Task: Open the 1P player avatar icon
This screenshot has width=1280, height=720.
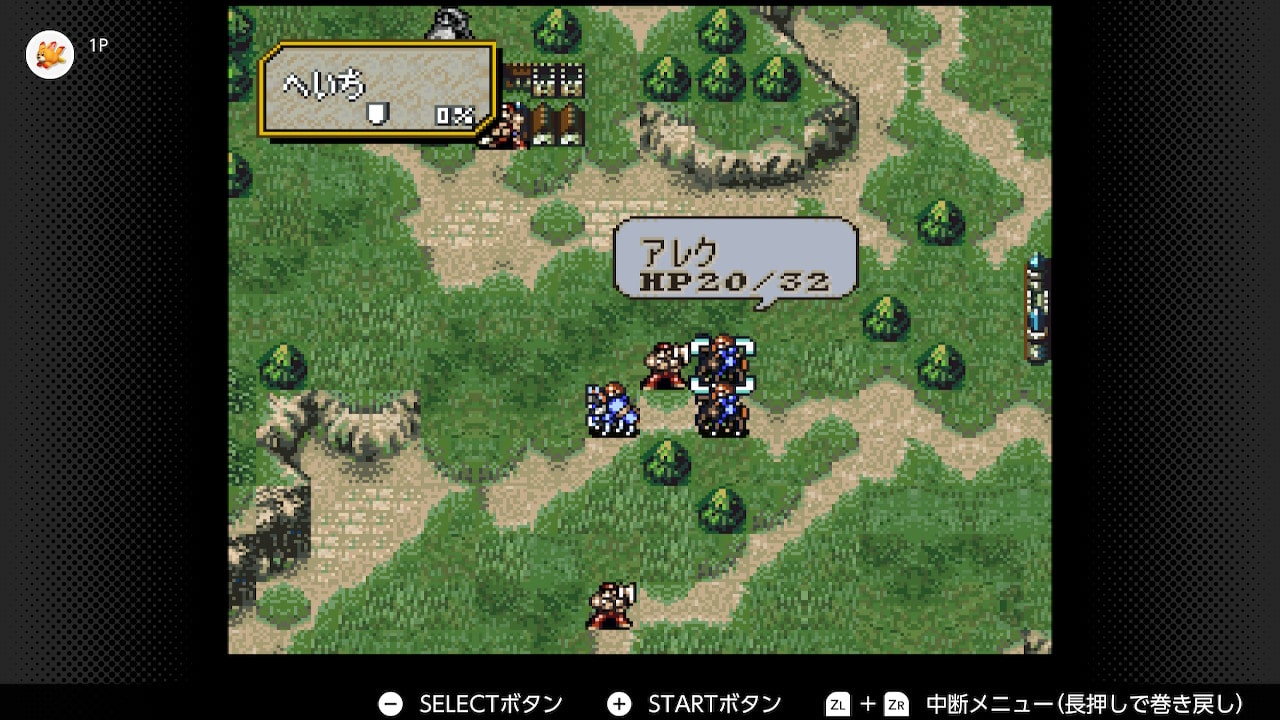Action: 50,54
